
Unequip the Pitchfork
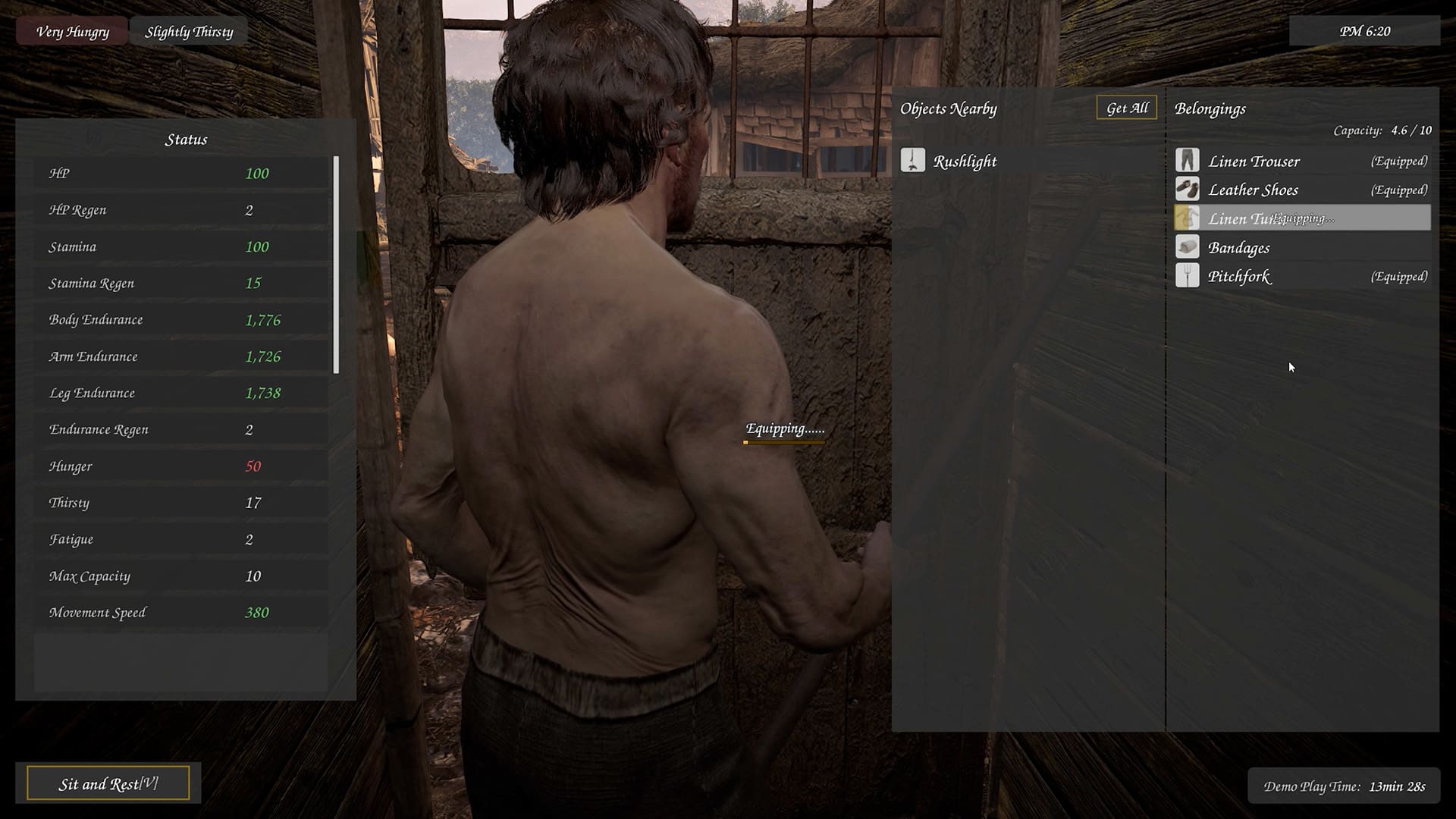tap(1398, 276)
